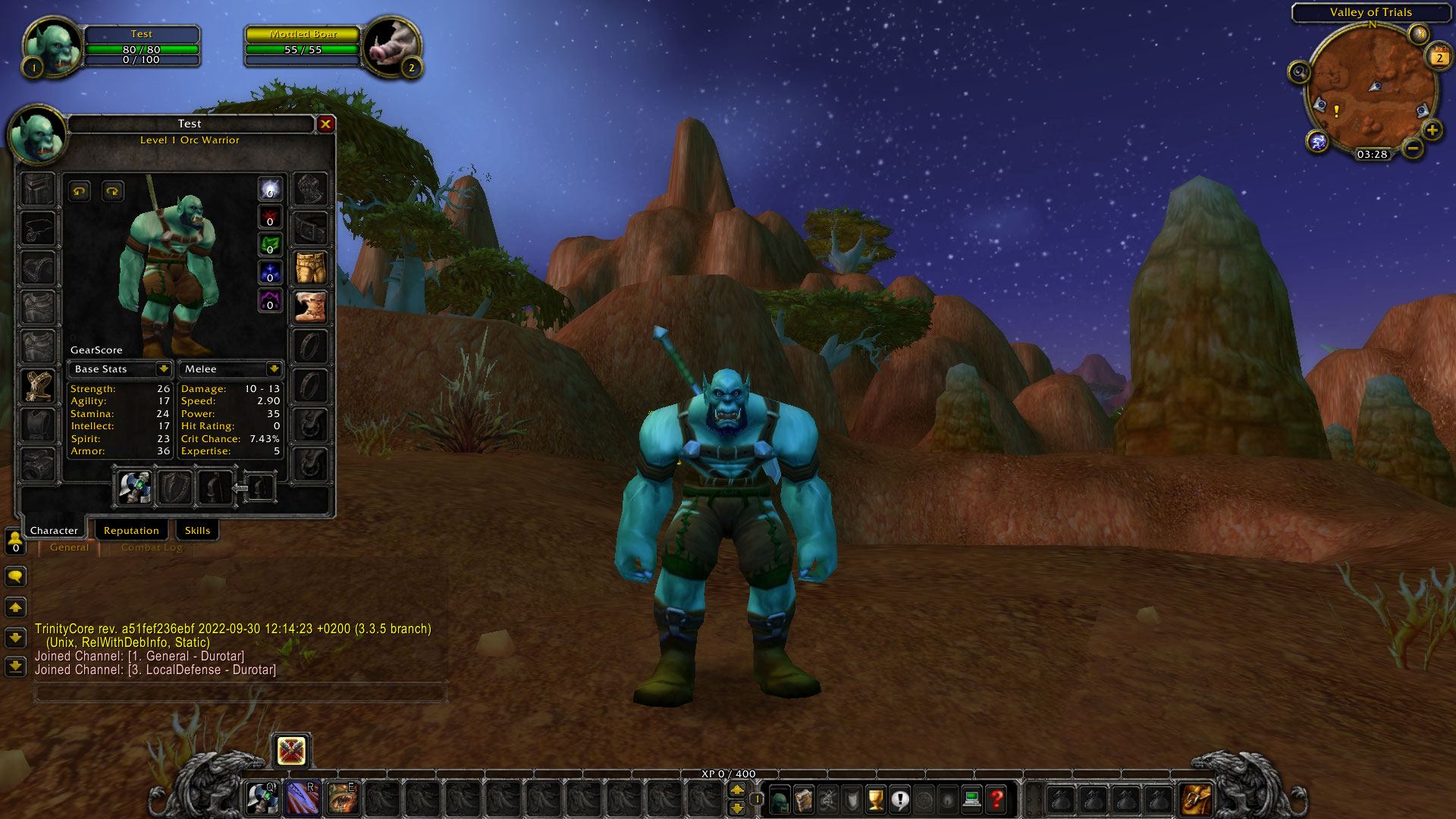Open the chat bubble icon beside the chat frame
Image resolution: width=1456 pixels, height=819 pixels.
(16, 577)
